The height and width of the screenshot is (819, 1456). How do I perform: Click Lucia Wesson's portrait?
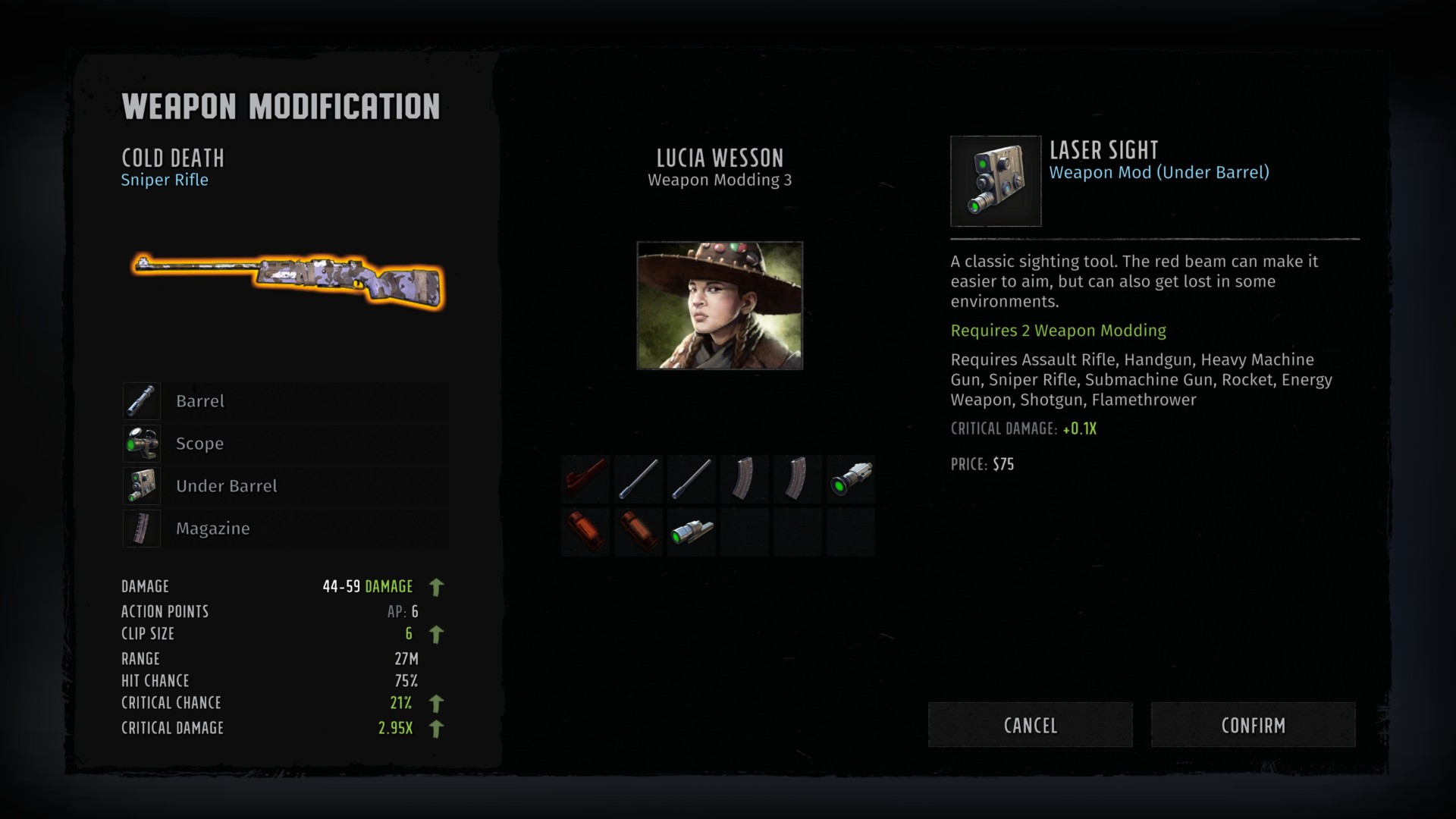click(720, 306)
